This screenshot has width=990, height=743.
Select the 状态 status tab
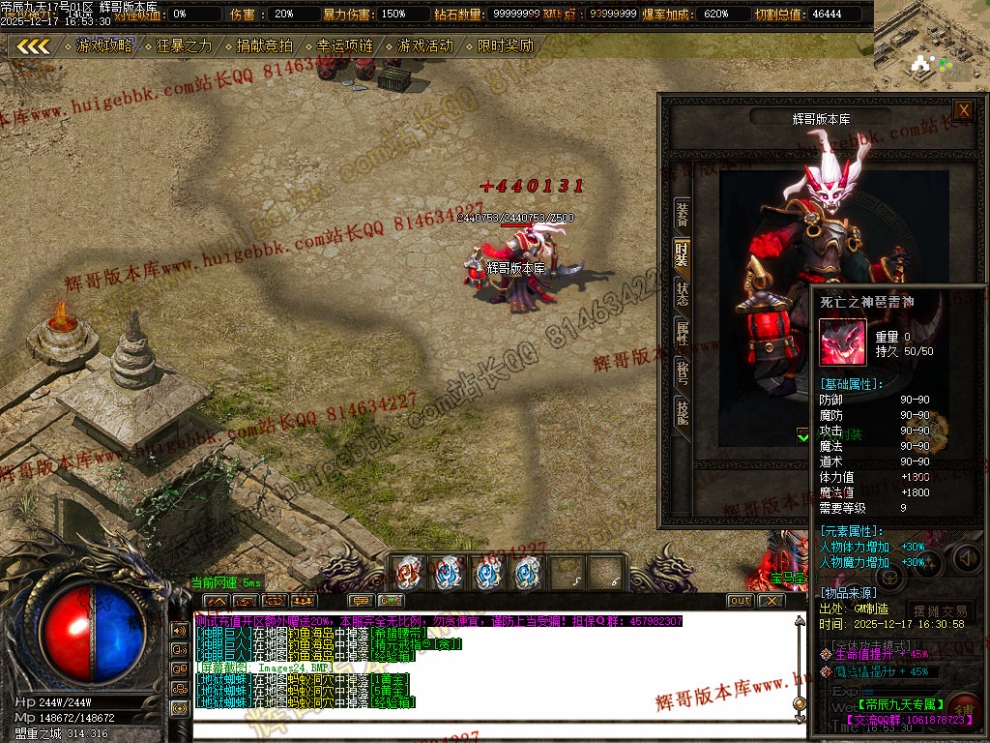point(682,292)
